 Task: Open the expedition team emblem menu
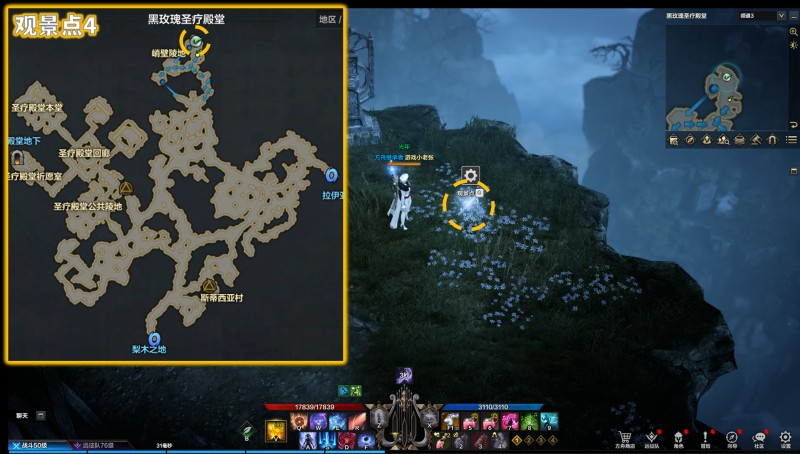652,435
